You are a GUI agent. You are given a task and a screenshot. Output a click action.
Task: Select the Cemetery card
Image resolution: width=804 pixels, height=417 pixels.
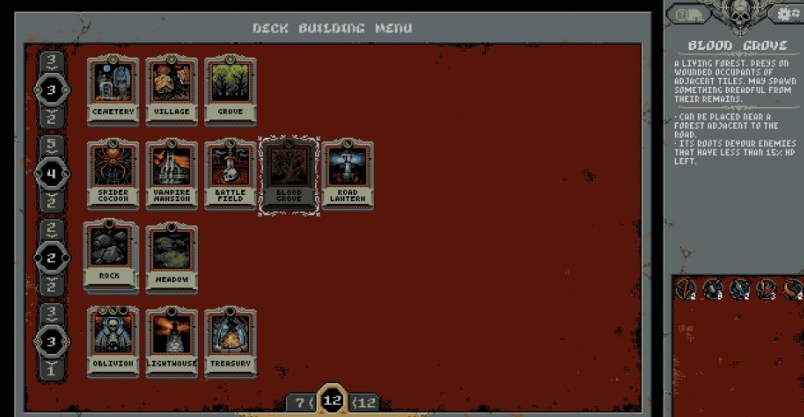pos(112,90)
